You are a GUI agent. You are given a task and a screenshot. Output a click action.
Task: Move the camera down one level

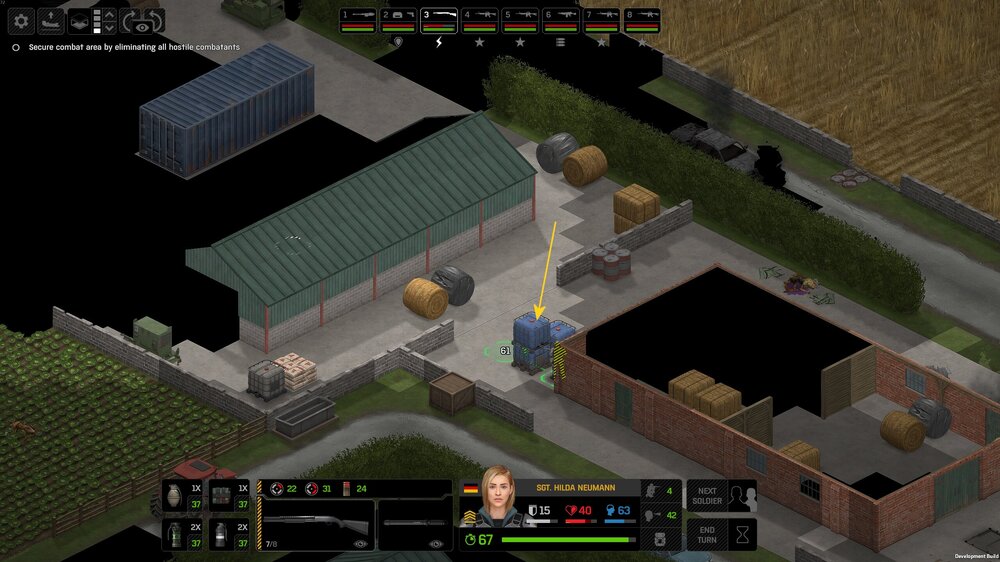pos(109,28)
